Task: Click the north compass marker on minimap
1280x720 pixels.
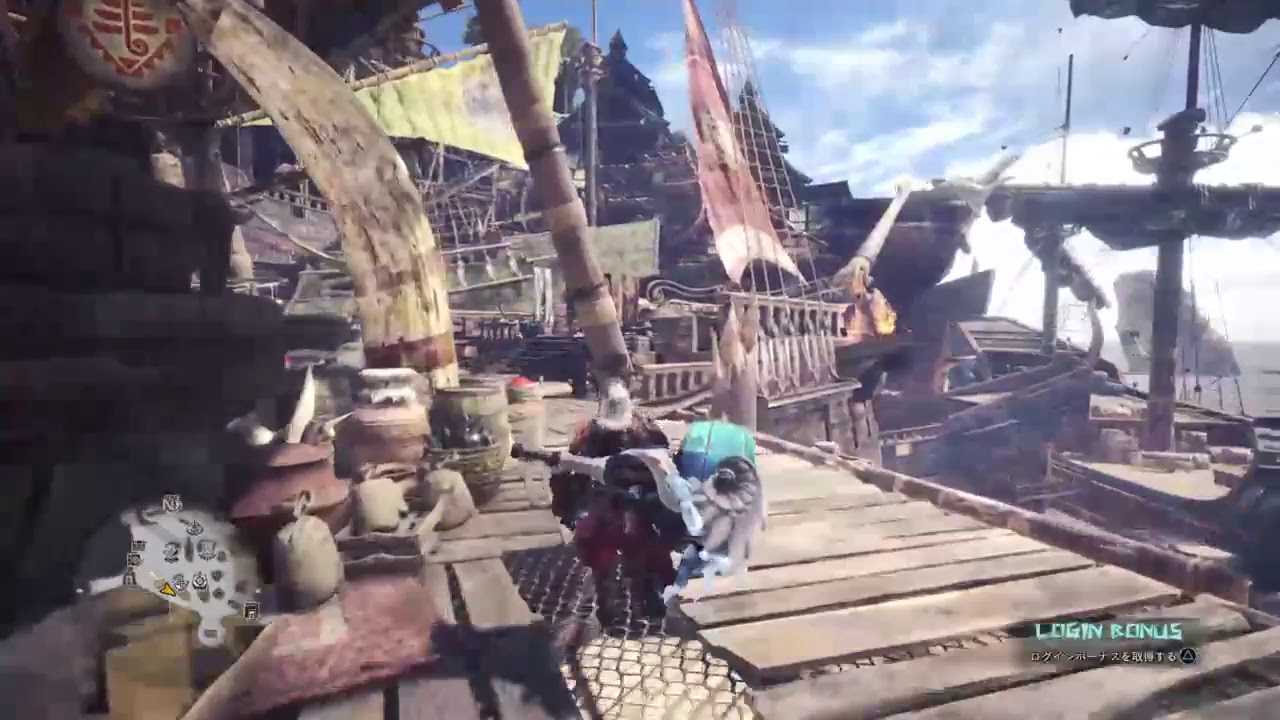Action: [173, 504]
